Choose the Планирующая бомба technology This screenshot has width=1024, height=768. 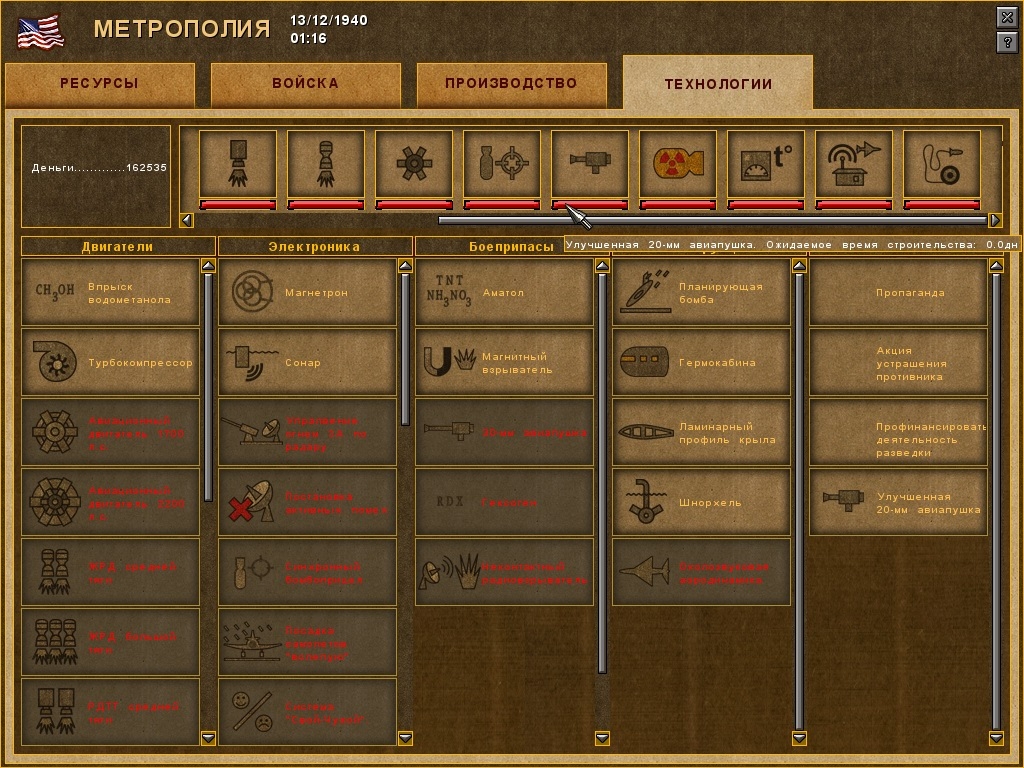click(701, 293)
